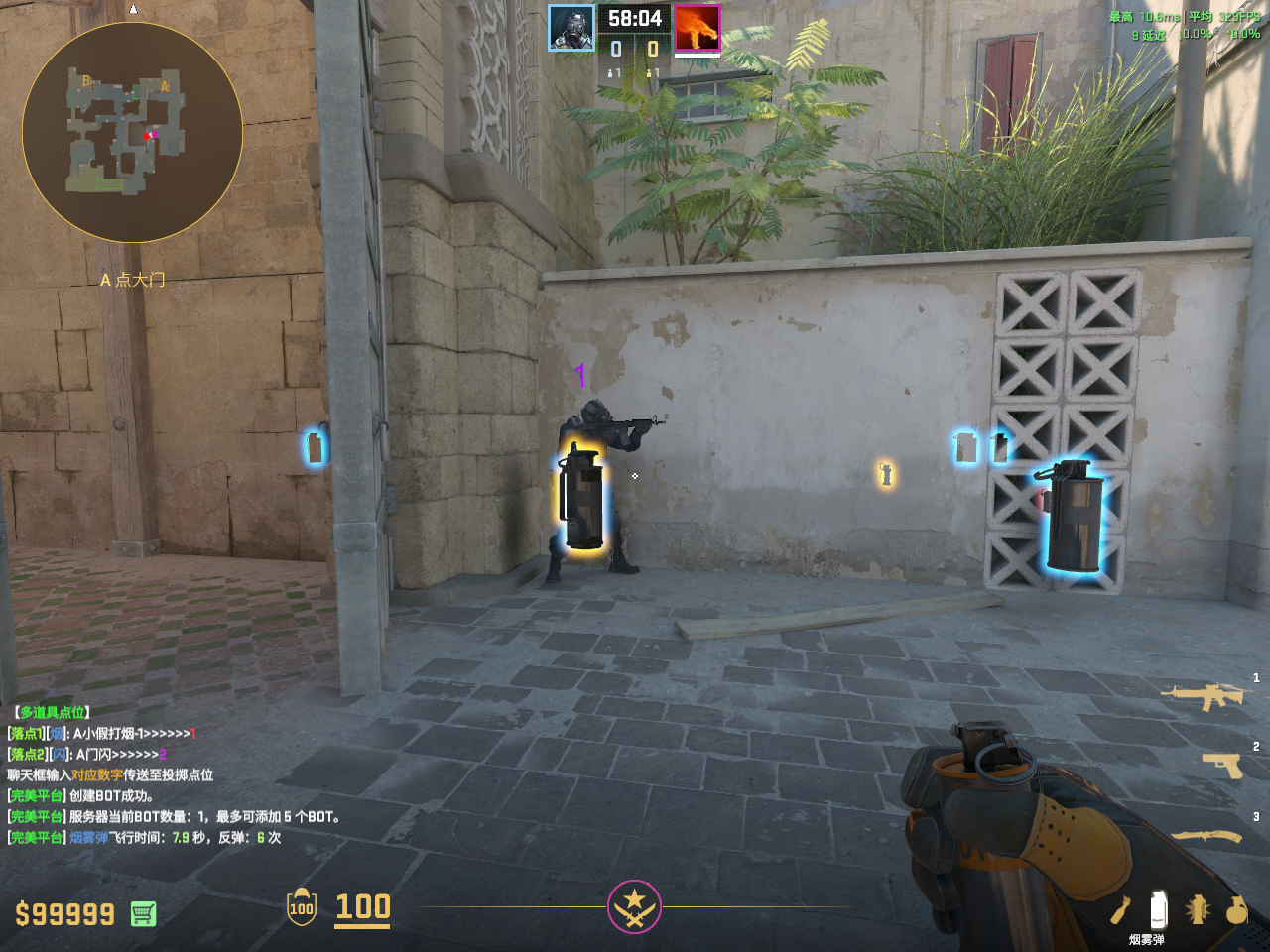Click the CT player avatar on scoreboard
Image resolution: width=1270 pixels, height=952 pixels.
click(572, 28)
